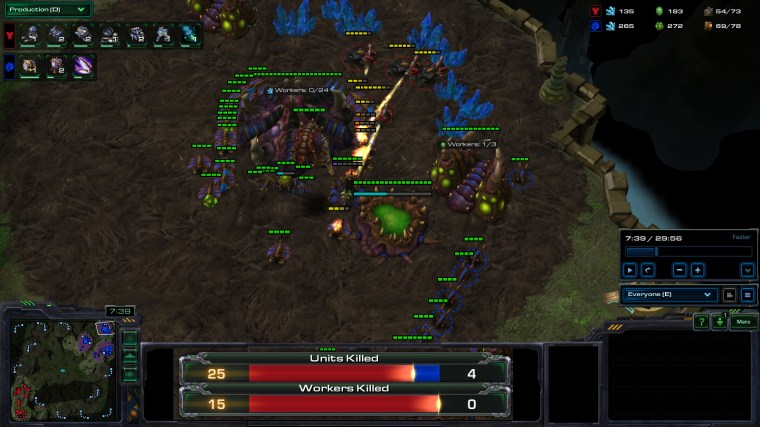Toggle the minimap ping signal button
Image resolution: width=760 pixels, height=427 pixels.
130,338
